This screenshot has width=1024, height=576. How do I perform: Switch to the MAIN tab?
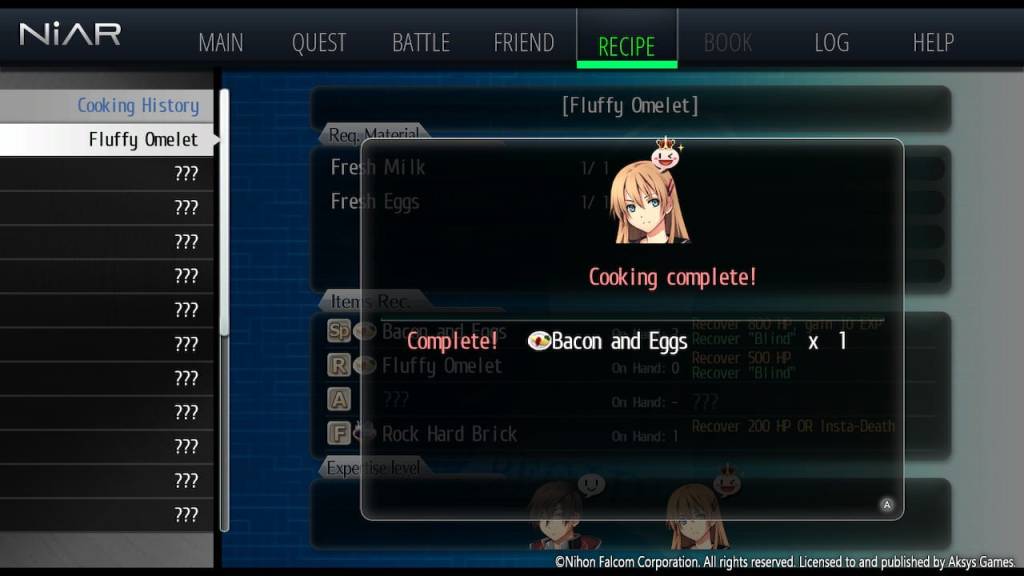tap(221, 43)
